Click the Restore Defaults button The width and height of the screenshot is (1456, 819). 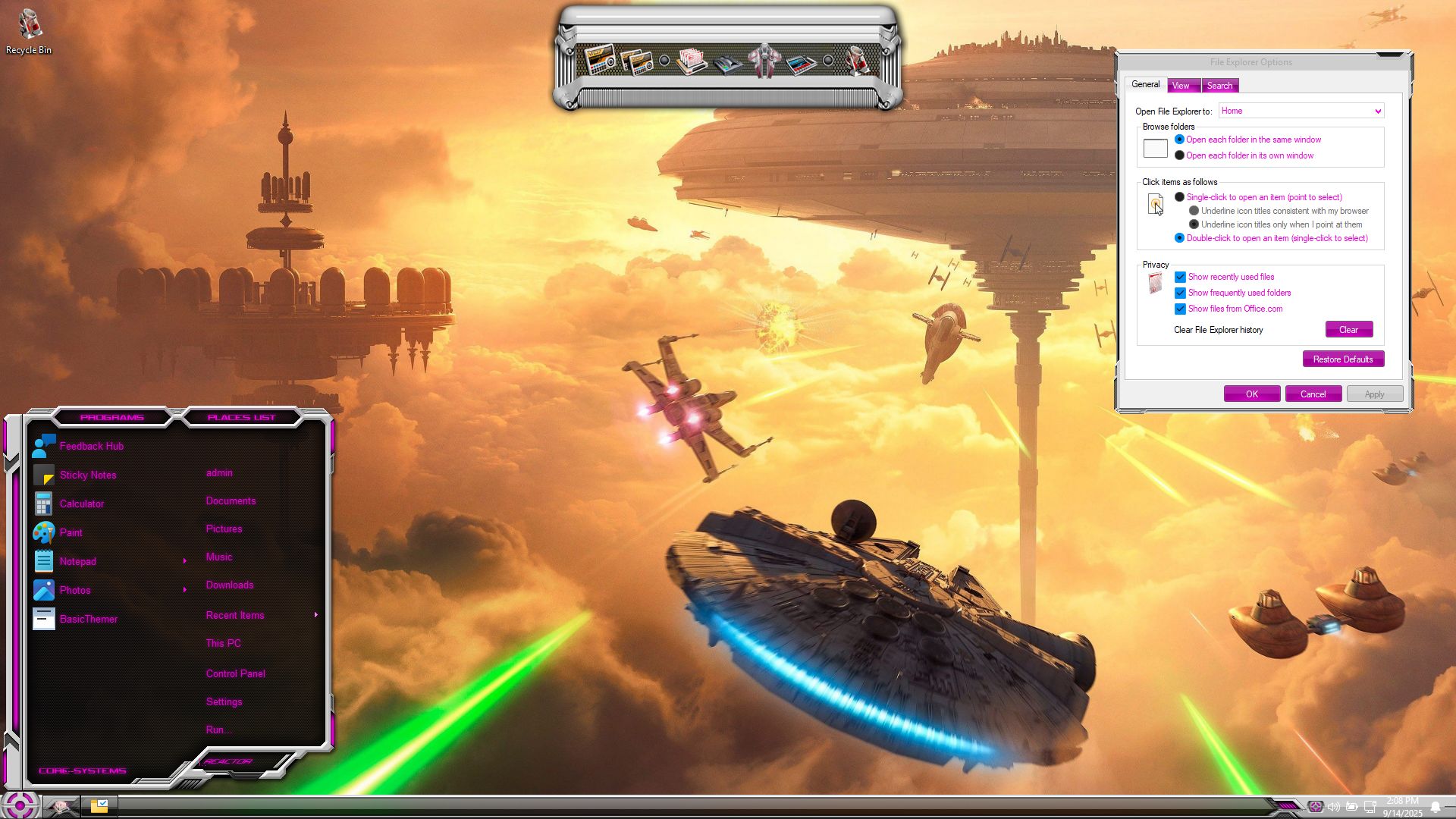tap(1342, 359)
